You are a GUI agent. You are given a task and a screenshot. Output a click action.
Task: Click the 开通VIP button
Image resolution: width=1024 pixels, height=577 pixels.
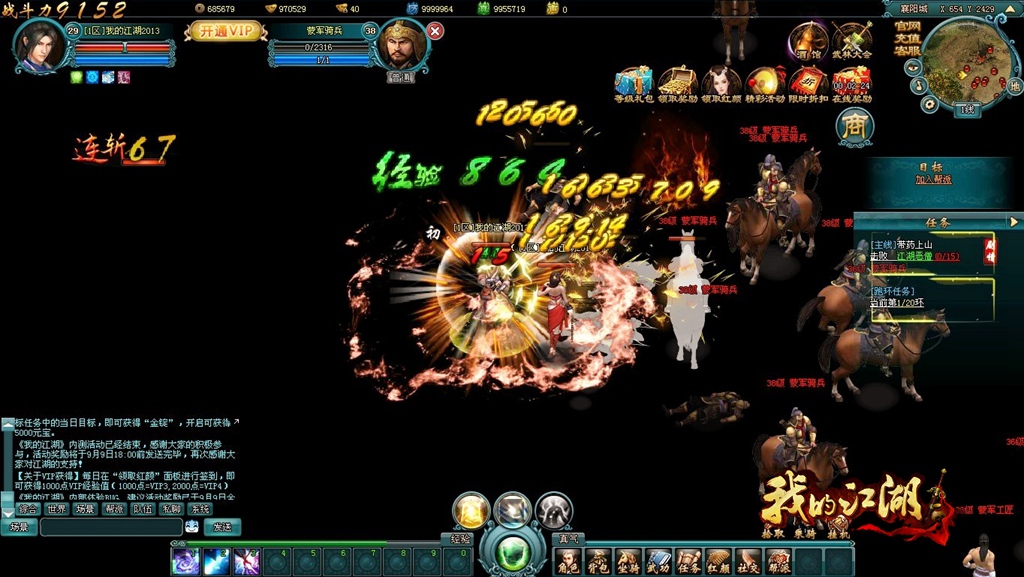pyautogui.click(x=224, y=31)
